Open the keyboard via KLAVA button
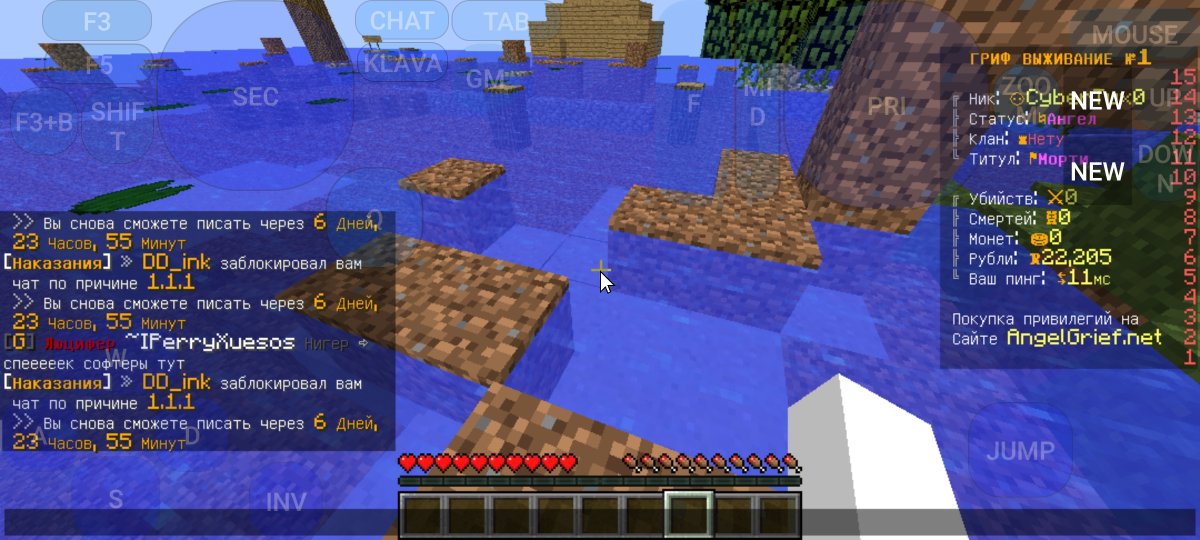This screenshot has height=540, width=1200. 402,64
